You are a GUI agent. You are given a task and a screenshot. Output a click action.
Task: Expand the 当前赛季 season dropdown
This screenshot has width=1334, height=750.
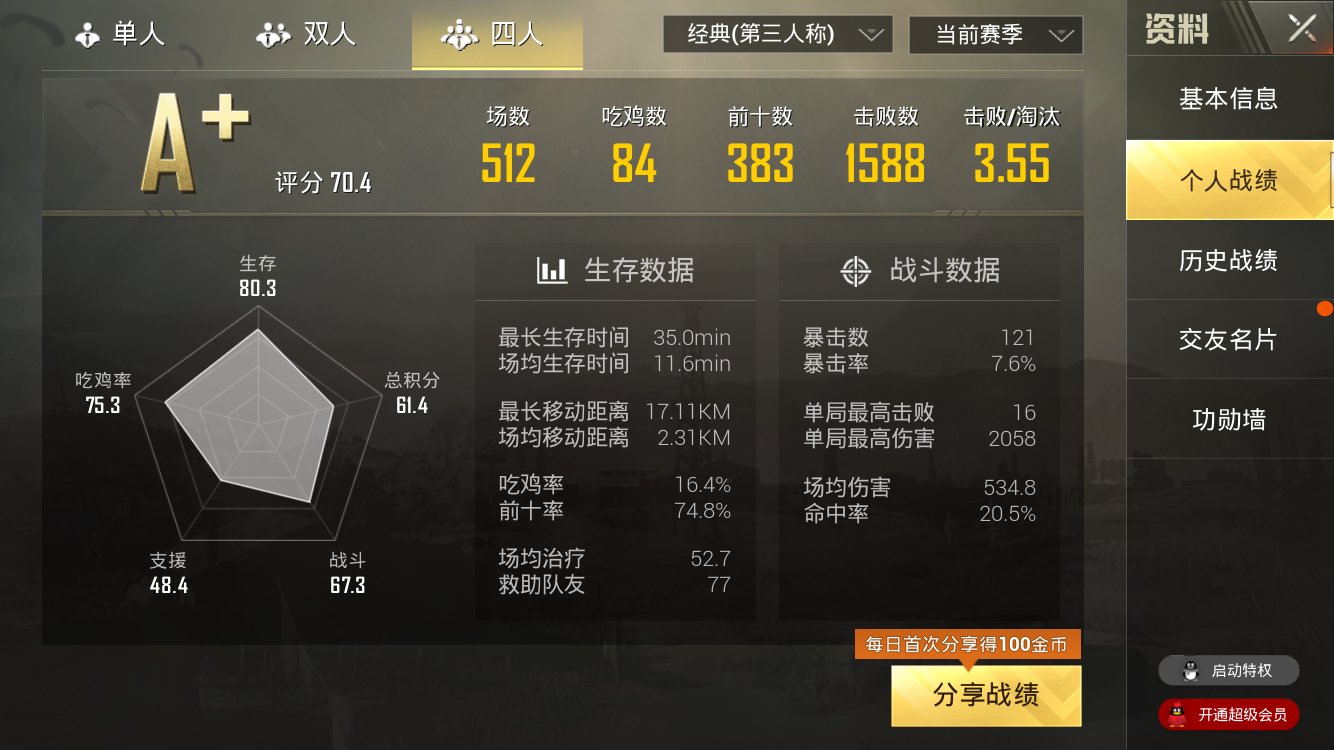click(995, 33)
